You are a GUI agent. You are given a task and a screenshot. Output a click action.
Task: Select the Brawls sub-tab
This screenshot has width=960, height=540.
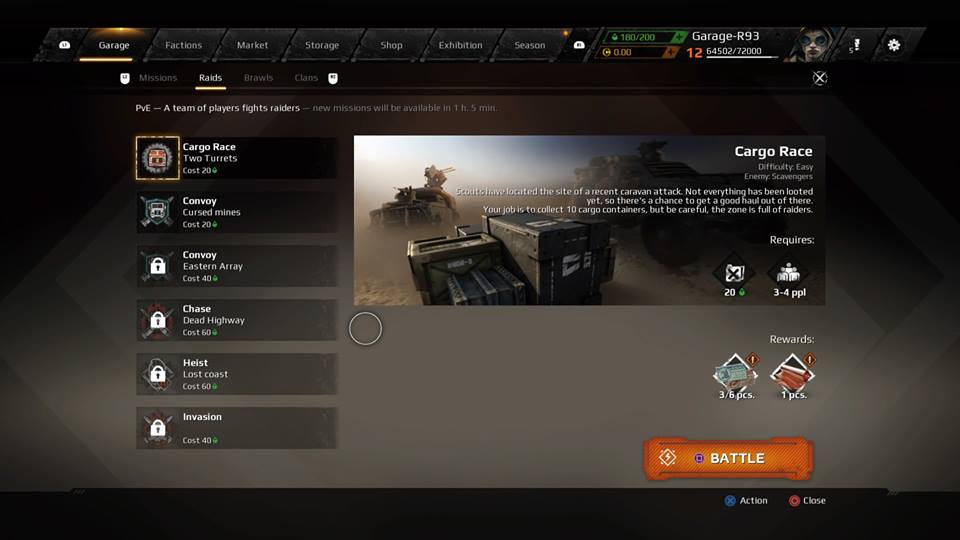(x=258, y=78)
